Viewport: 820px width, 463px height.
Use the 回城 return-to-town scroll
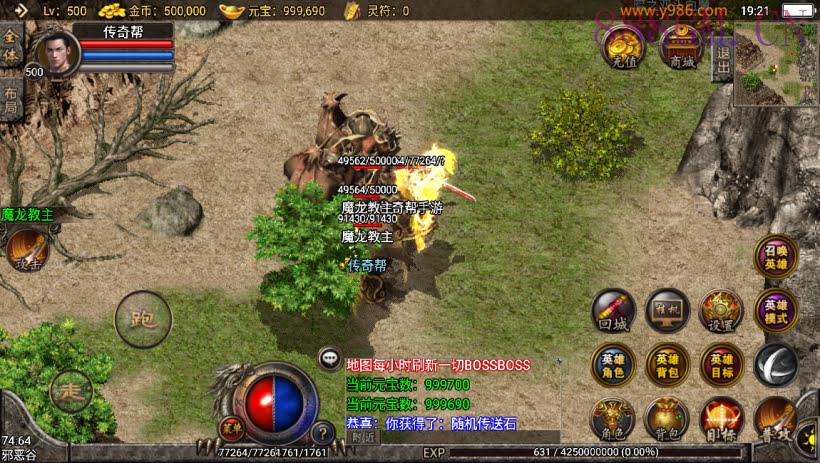pos(612,311)
